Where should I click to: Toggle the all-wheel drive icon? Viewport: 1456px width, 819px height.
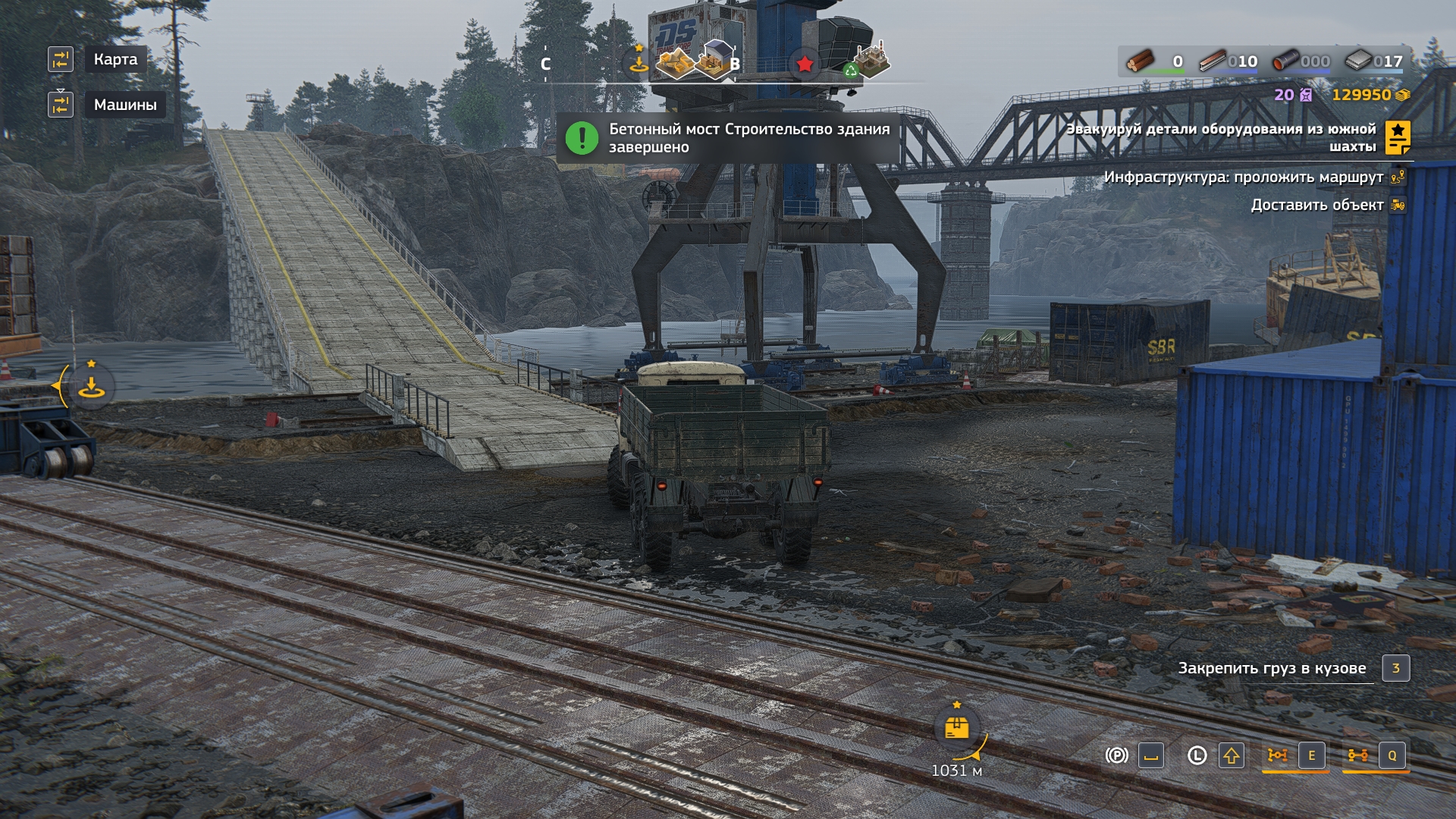point(1358,755)
